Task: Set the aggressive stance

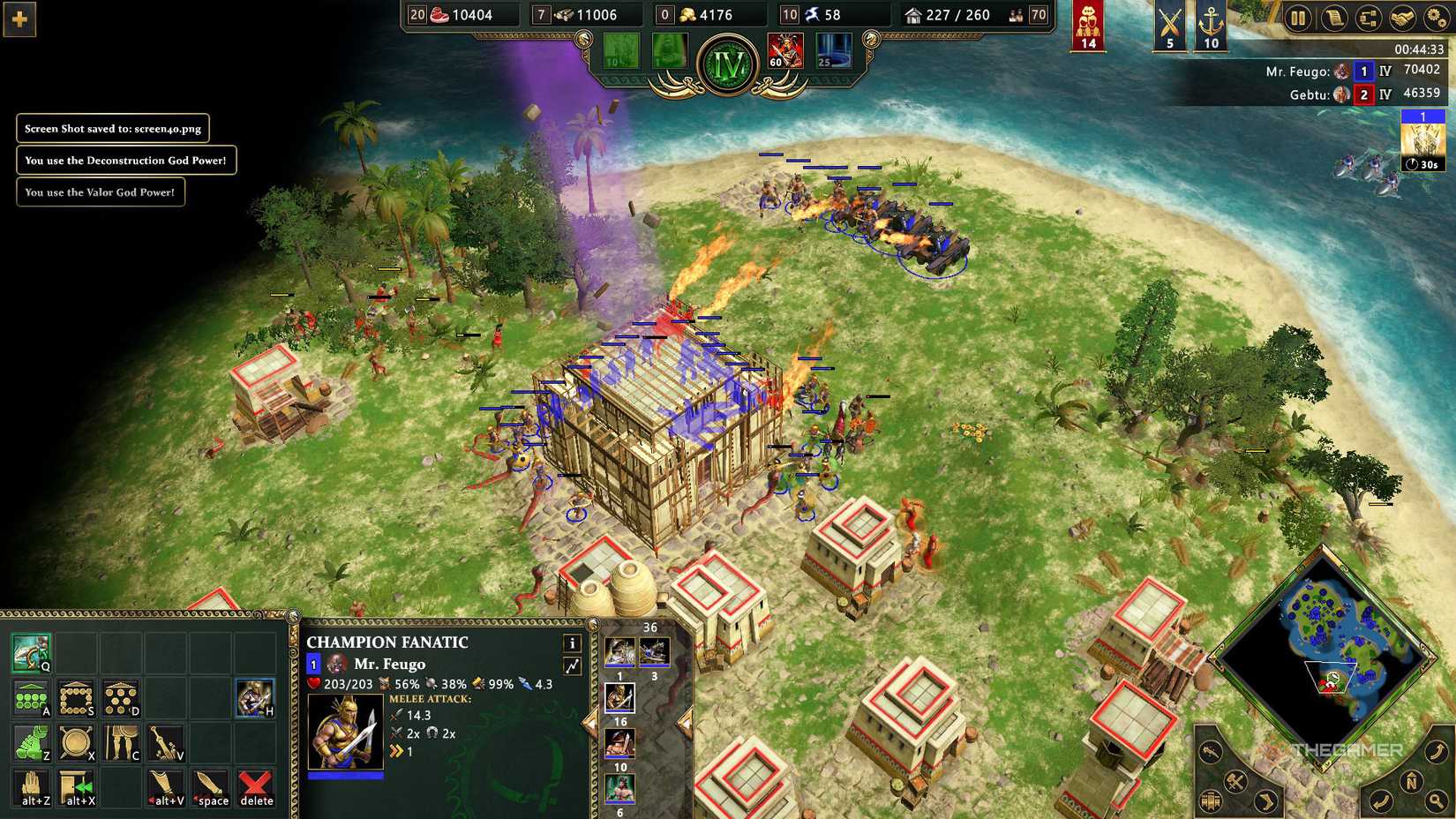Action: point(33,741)
